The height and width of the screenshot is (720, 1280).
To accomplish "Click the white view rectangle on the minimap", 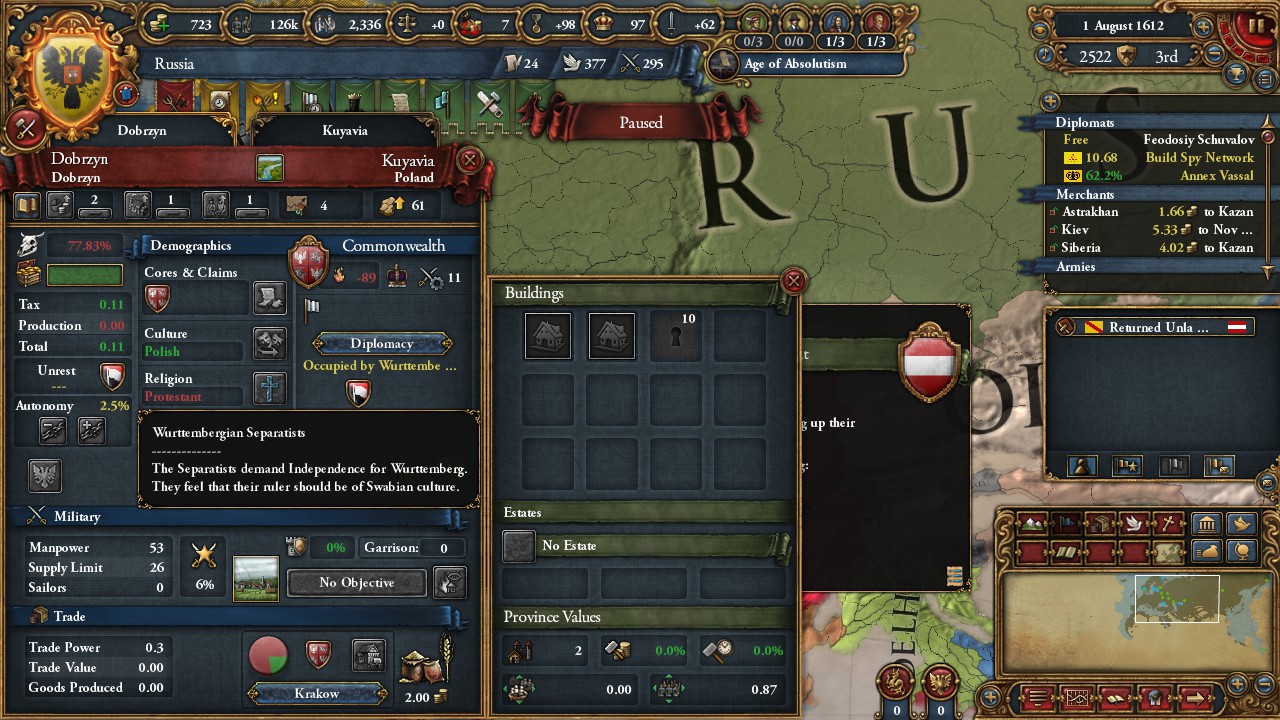I will point(1177,598).
